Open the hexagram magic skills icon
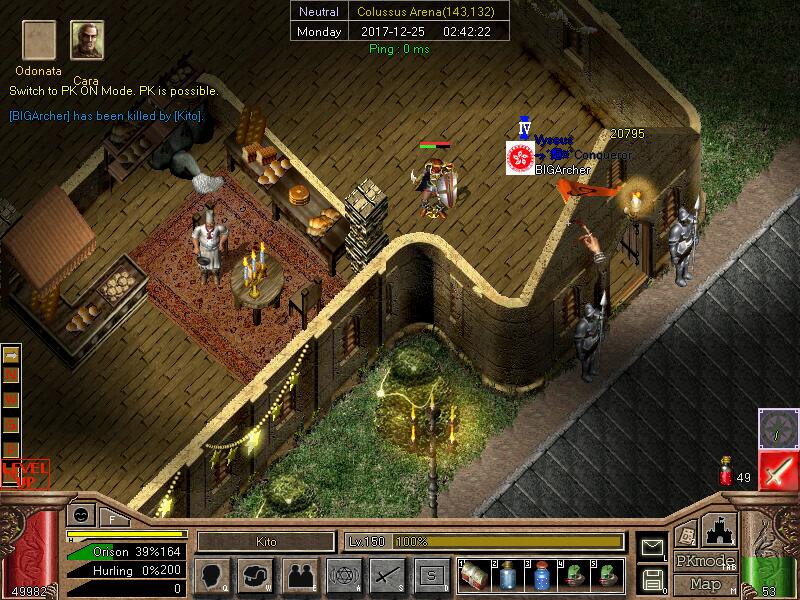 [343, 575]
